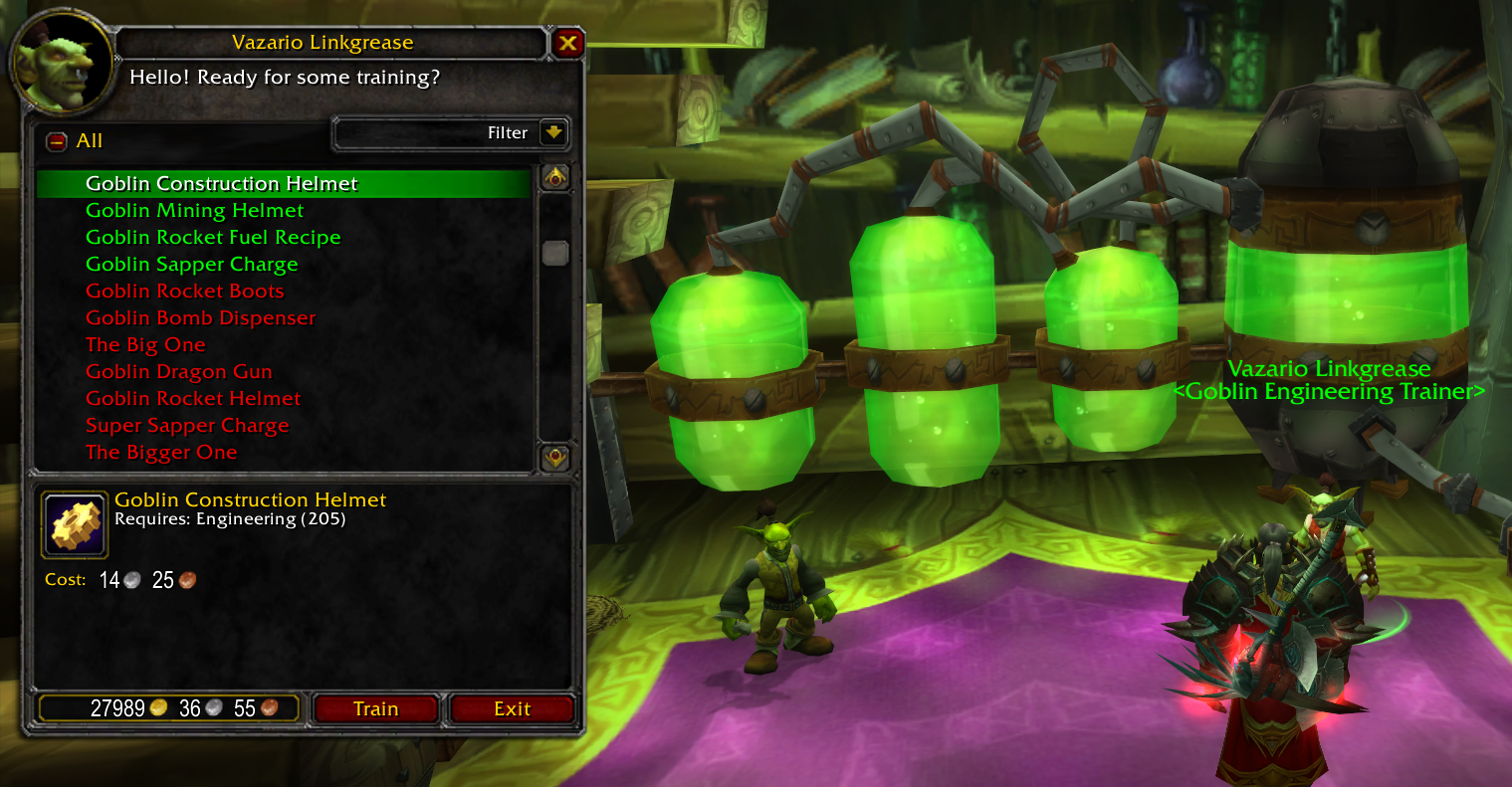Screen dimensions: 1512x787
Task: Select Goblin Rocket Boots in the list
Action: [x=183, y=291]
